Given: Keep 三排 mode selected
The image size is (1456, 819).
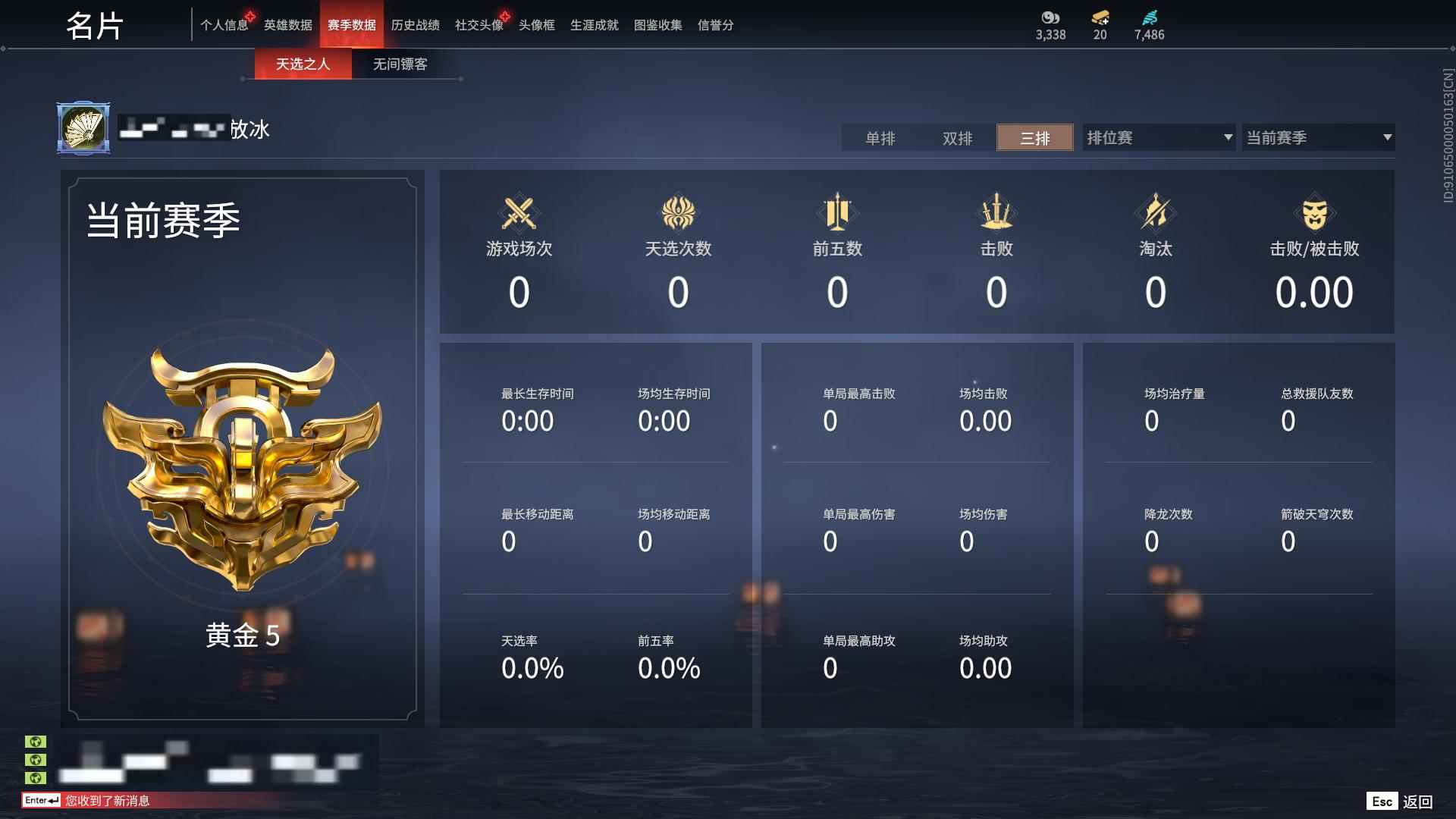Looking at the screenshot, I should point(1034,138).
